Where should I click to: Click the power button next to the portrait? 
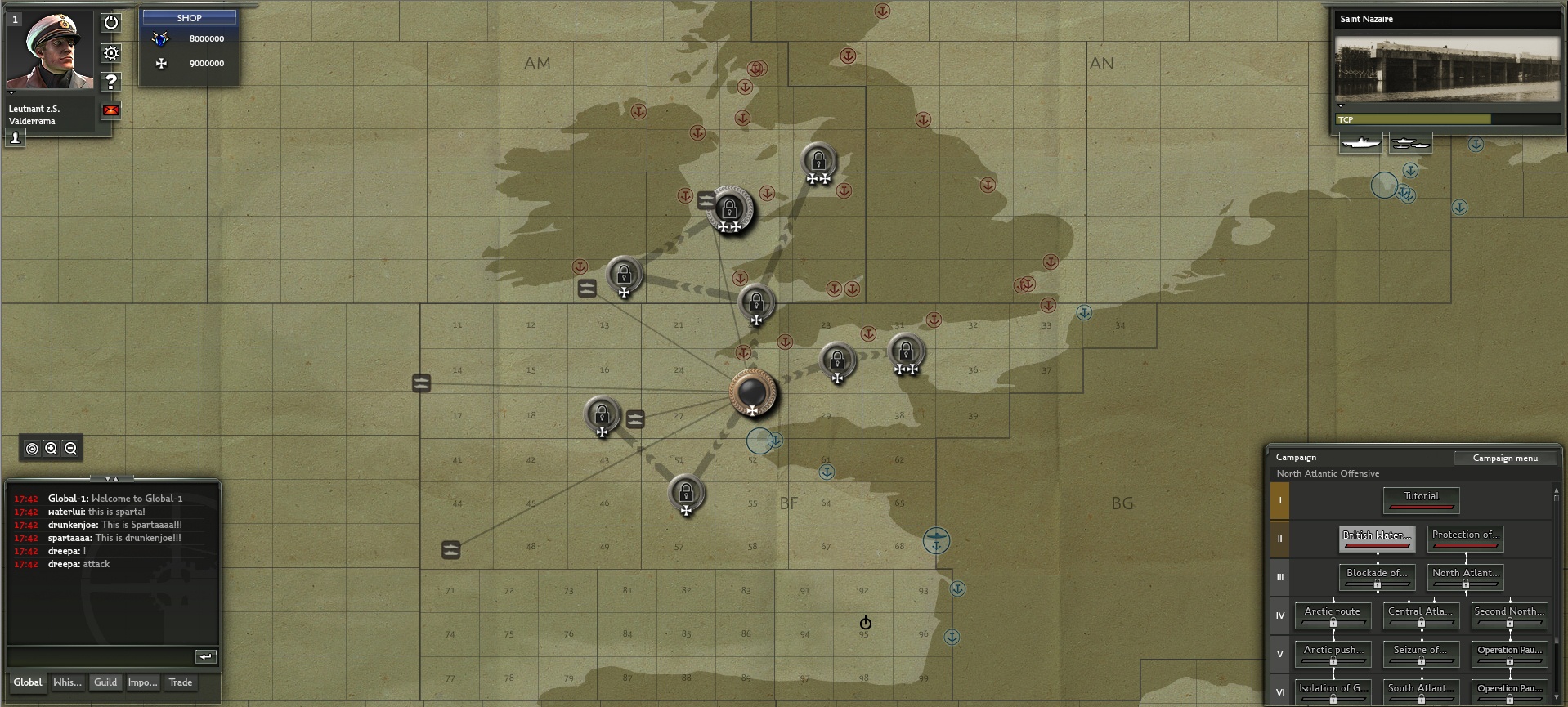[x=111, y=22]
